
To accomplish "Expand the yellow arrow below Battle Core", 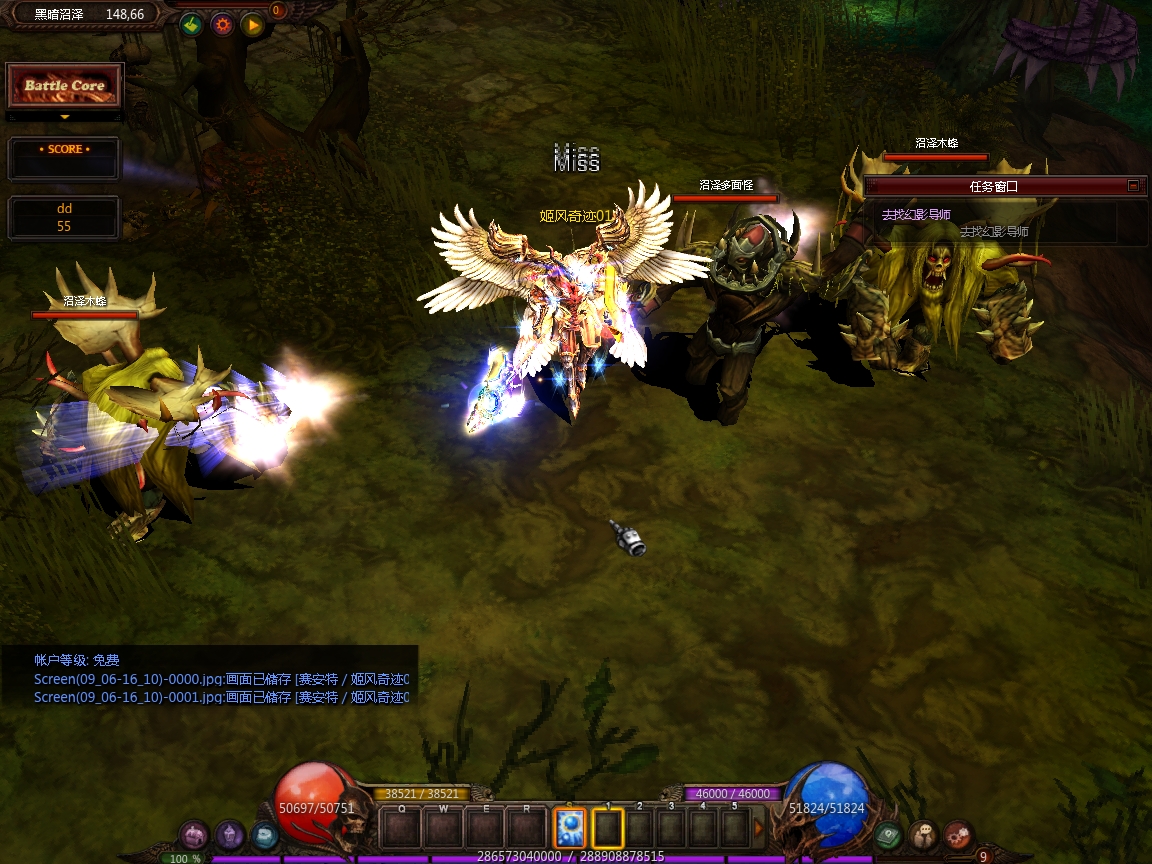I will pos(65,117).
